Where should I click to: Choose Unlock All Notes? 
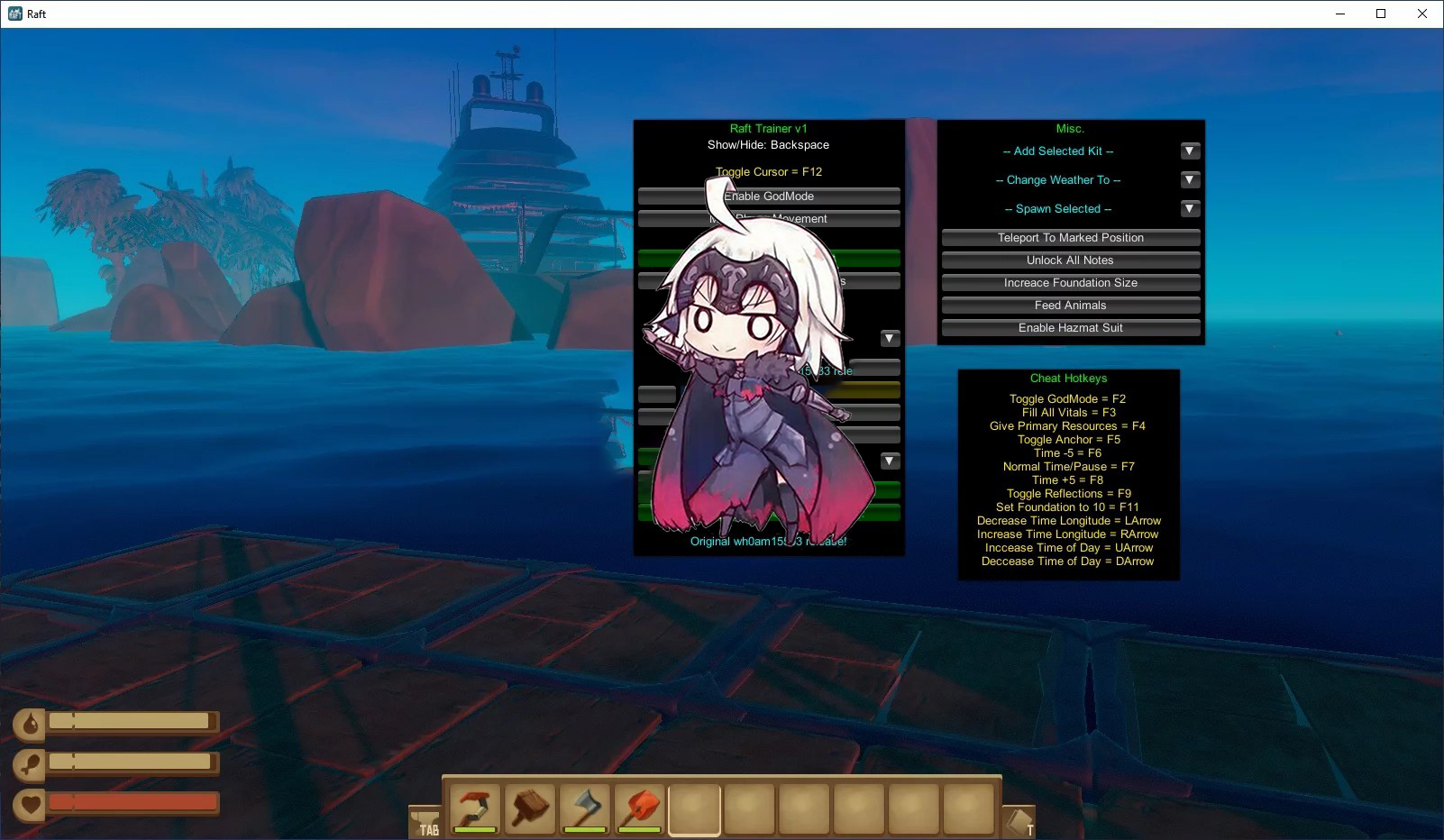coord(1070,260)
